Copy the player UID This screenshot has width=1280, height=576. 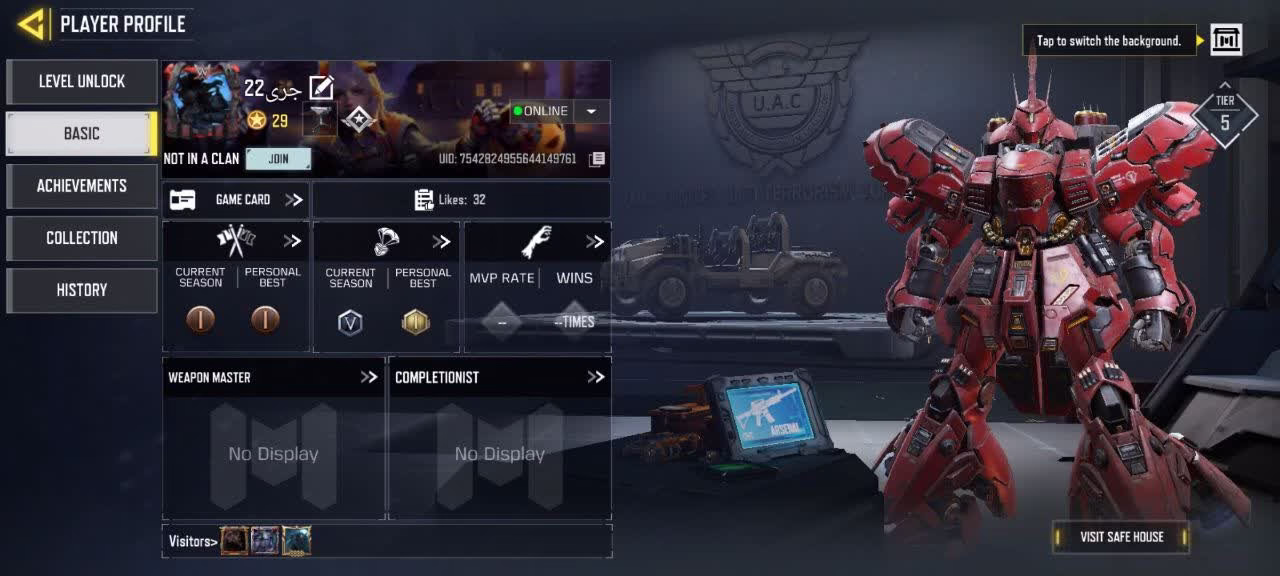click(597, 159)
